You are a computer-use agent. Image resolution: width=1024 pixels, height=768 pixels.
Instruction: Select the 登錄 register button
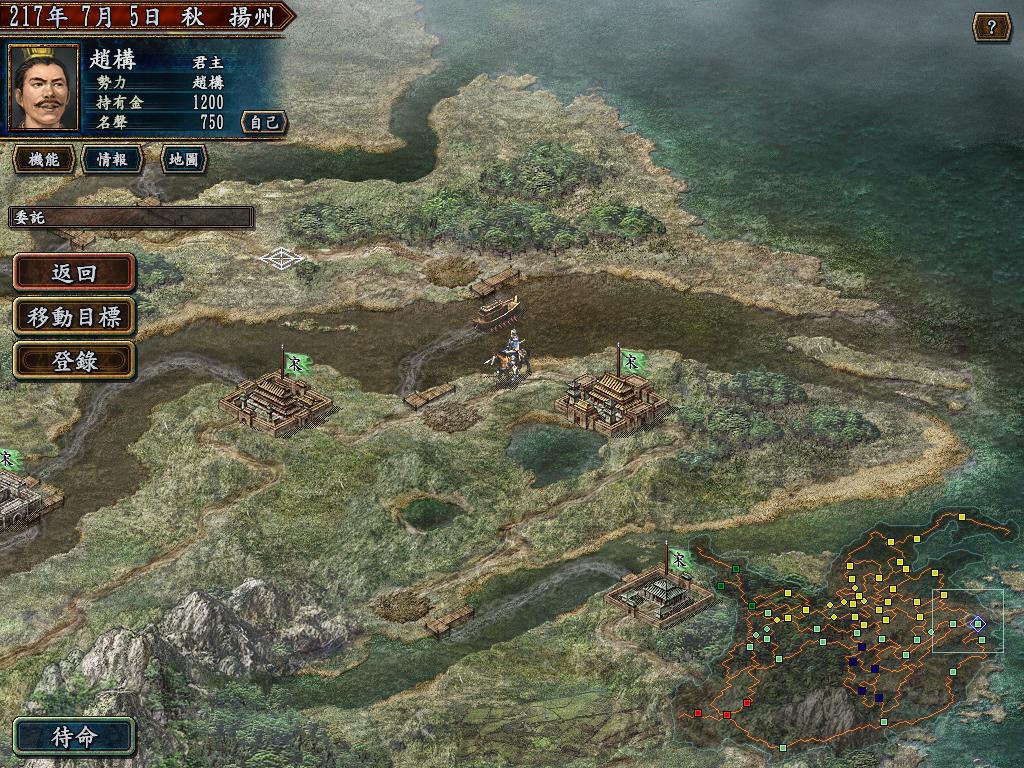coord(74,361)
